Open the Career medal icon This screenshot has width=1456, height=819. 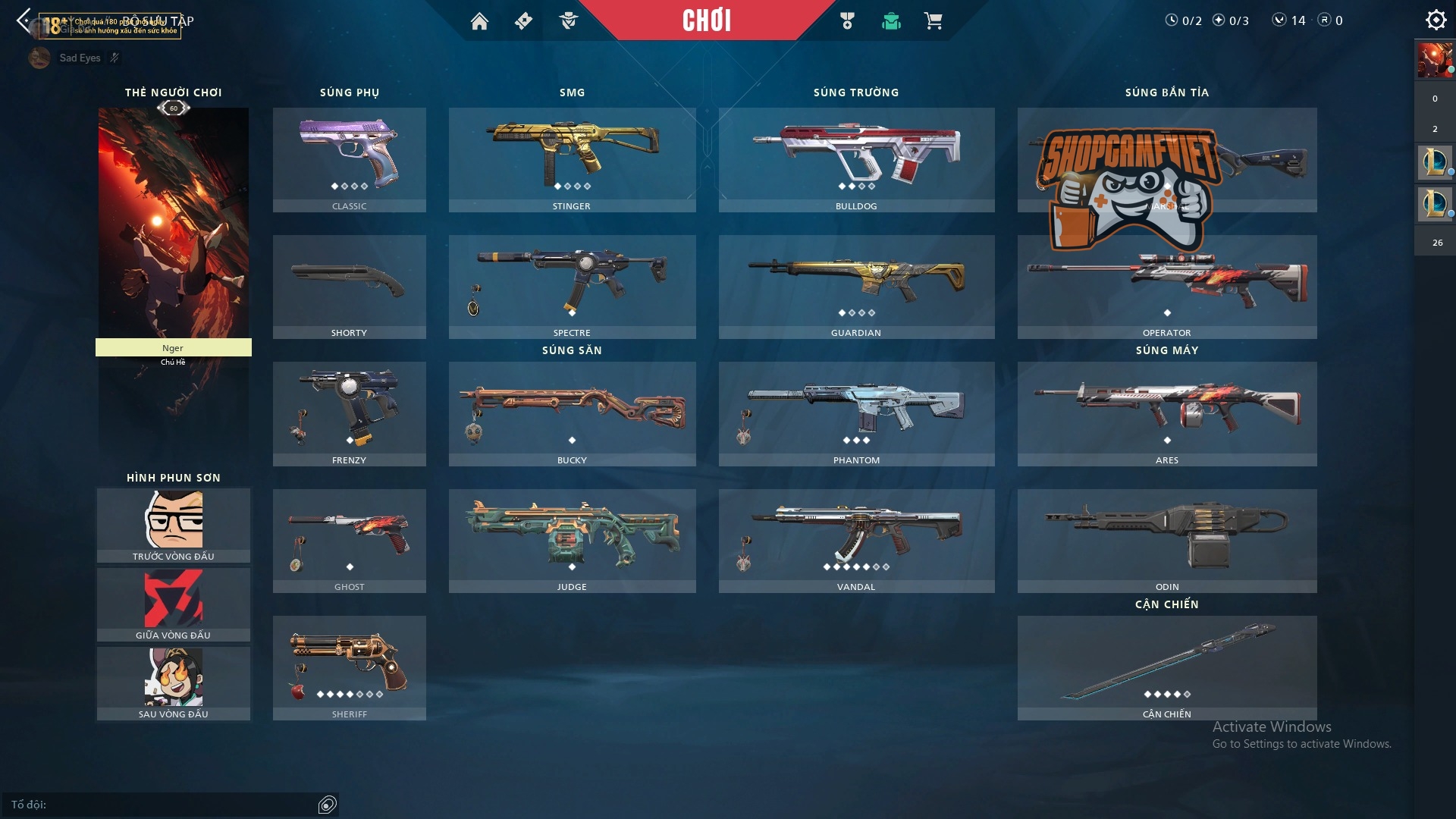pos(849,22)
